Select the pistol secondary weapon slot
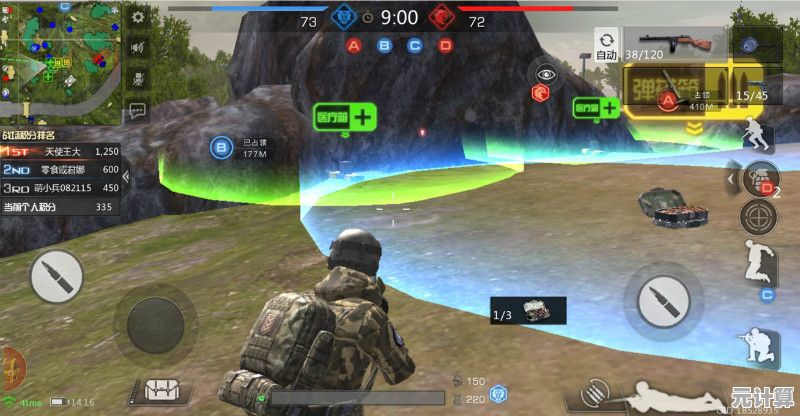 coord(752,88)
